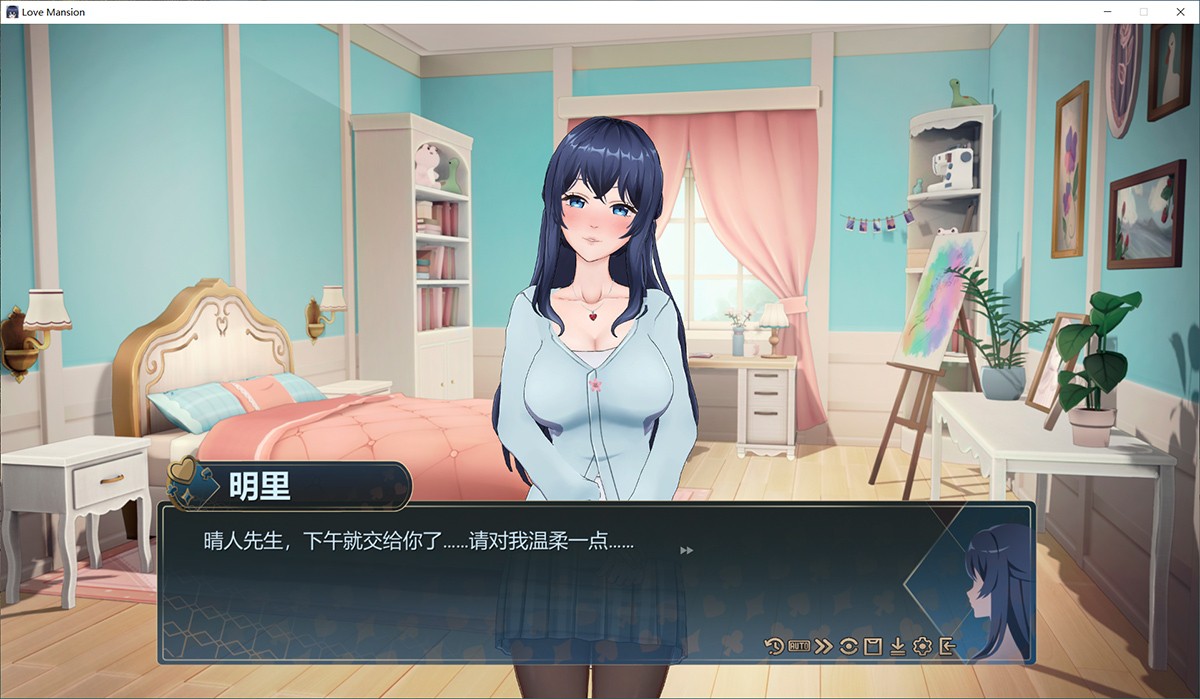Activate the double-arrow skip button

(x=823, y=646)
